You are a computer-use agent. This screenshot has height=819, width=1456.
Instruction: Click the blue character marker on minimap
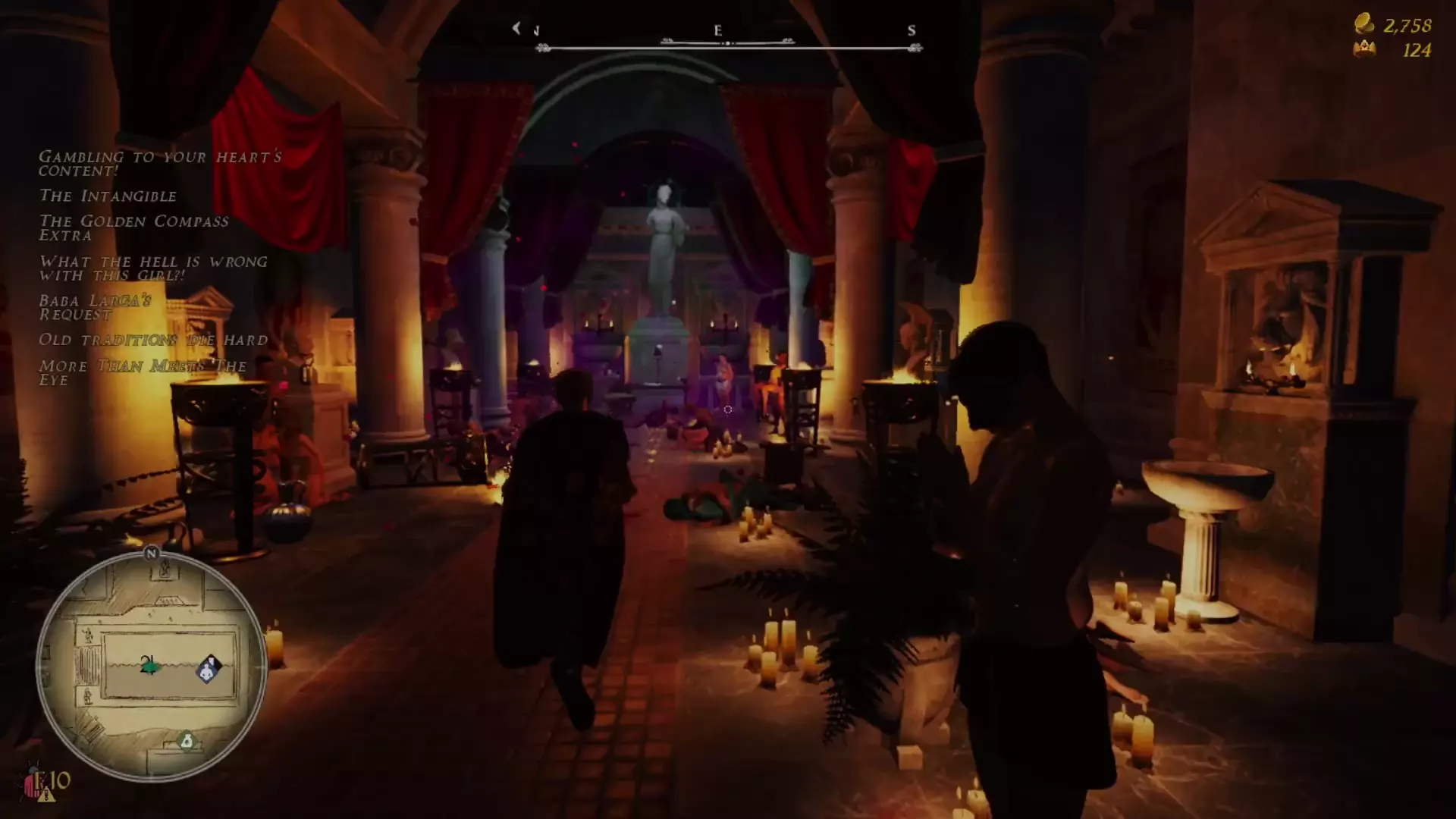pyautogui.click(x=209, y=669)
